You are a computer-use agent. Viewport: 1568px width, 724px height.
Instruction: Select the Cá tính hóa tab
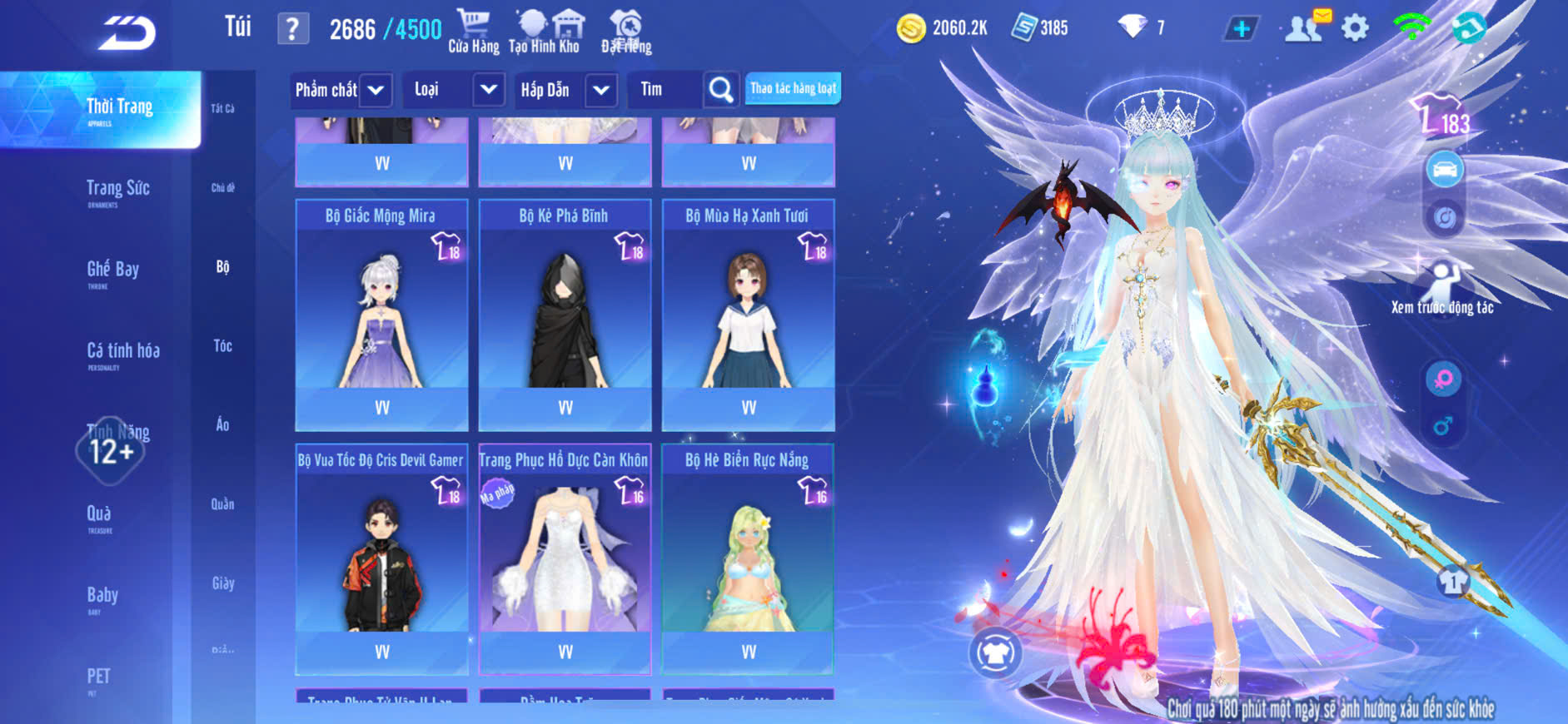pyautogui.click(x=122, y=353)
